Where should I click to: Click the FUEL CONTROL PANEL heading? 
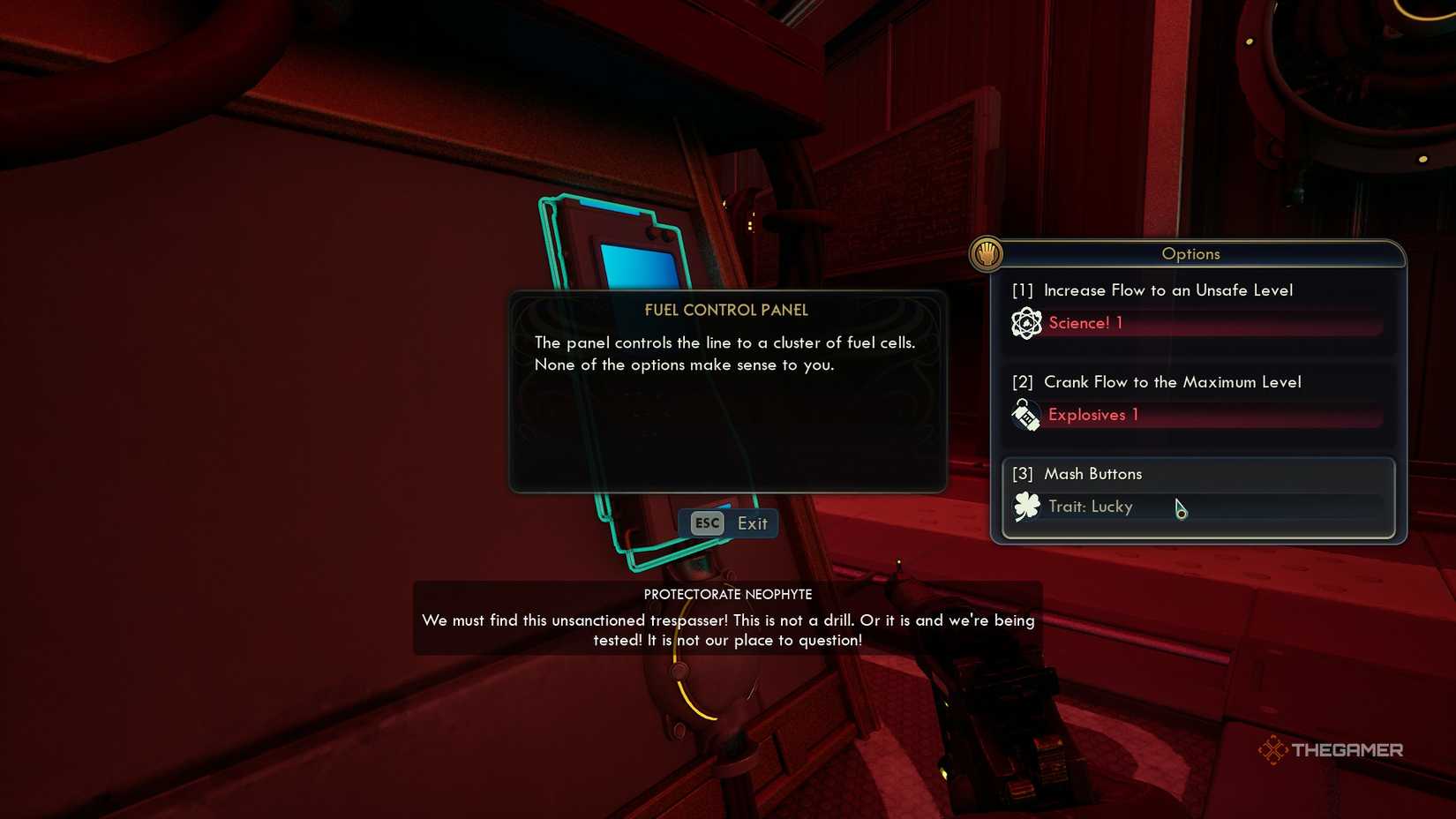tap(725, 310)
